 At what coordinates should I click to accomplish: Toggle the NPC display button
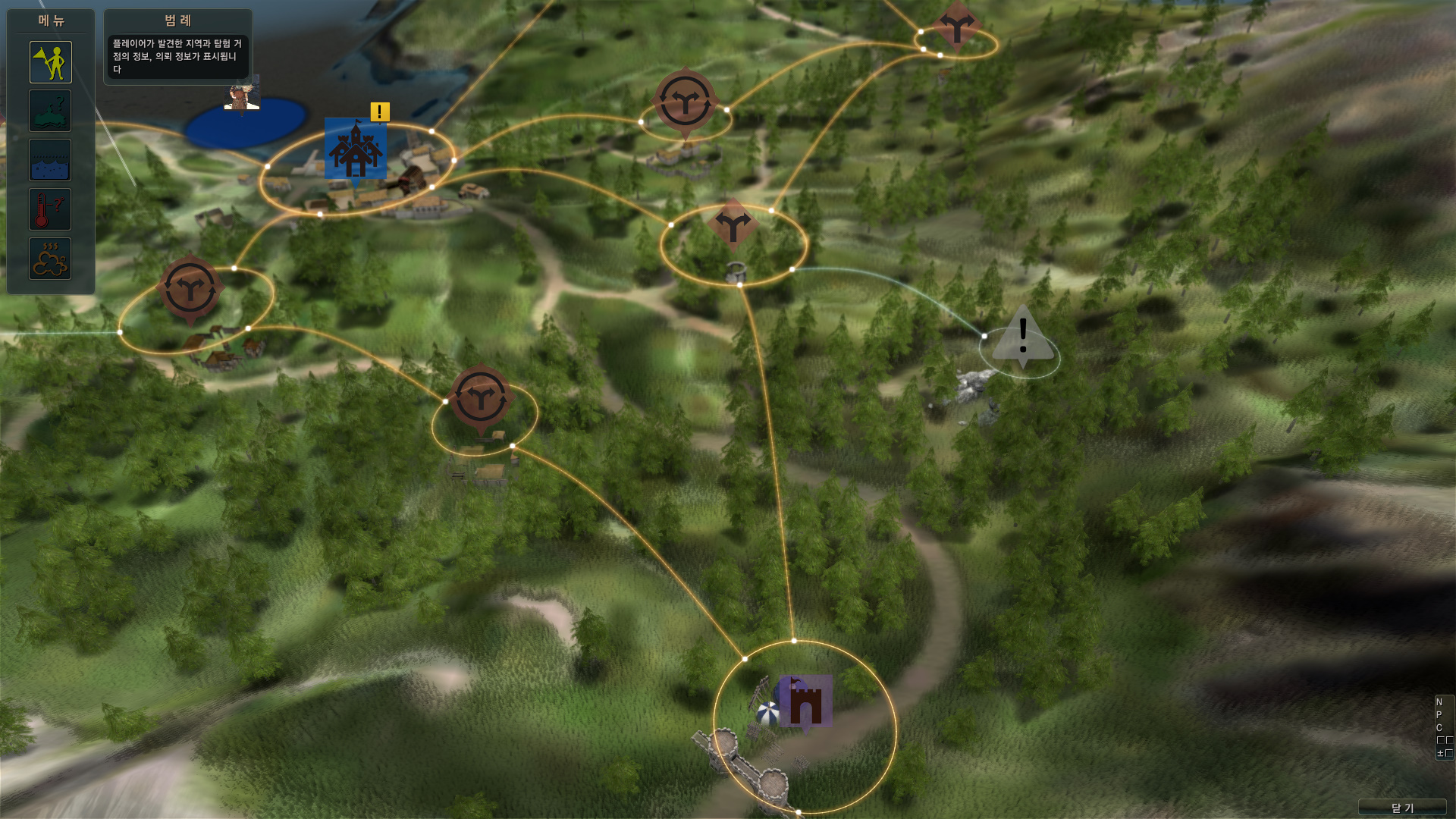click(1444, 727)
